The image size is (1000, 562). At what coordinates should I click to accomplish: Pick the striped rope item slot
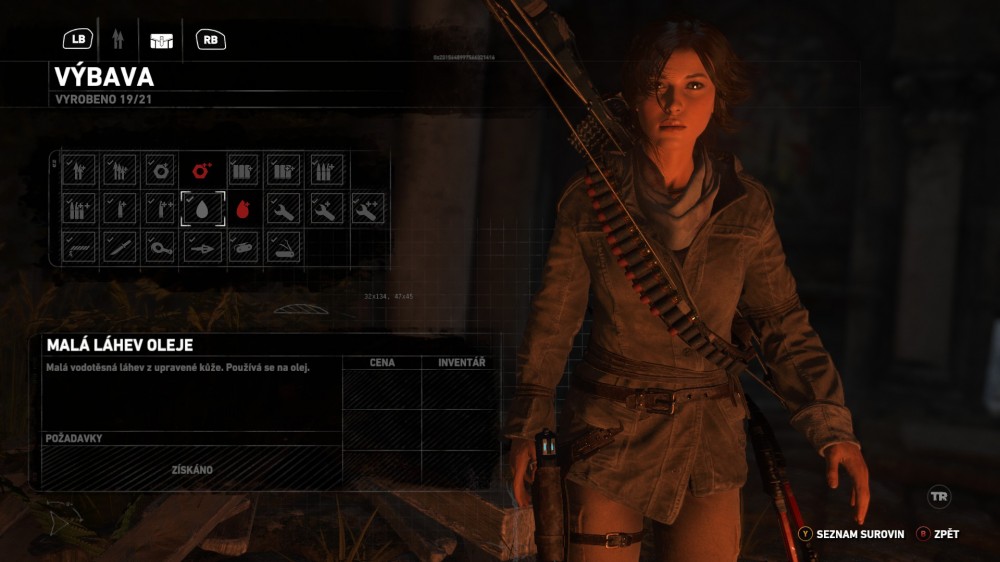(x=80, y=246)
